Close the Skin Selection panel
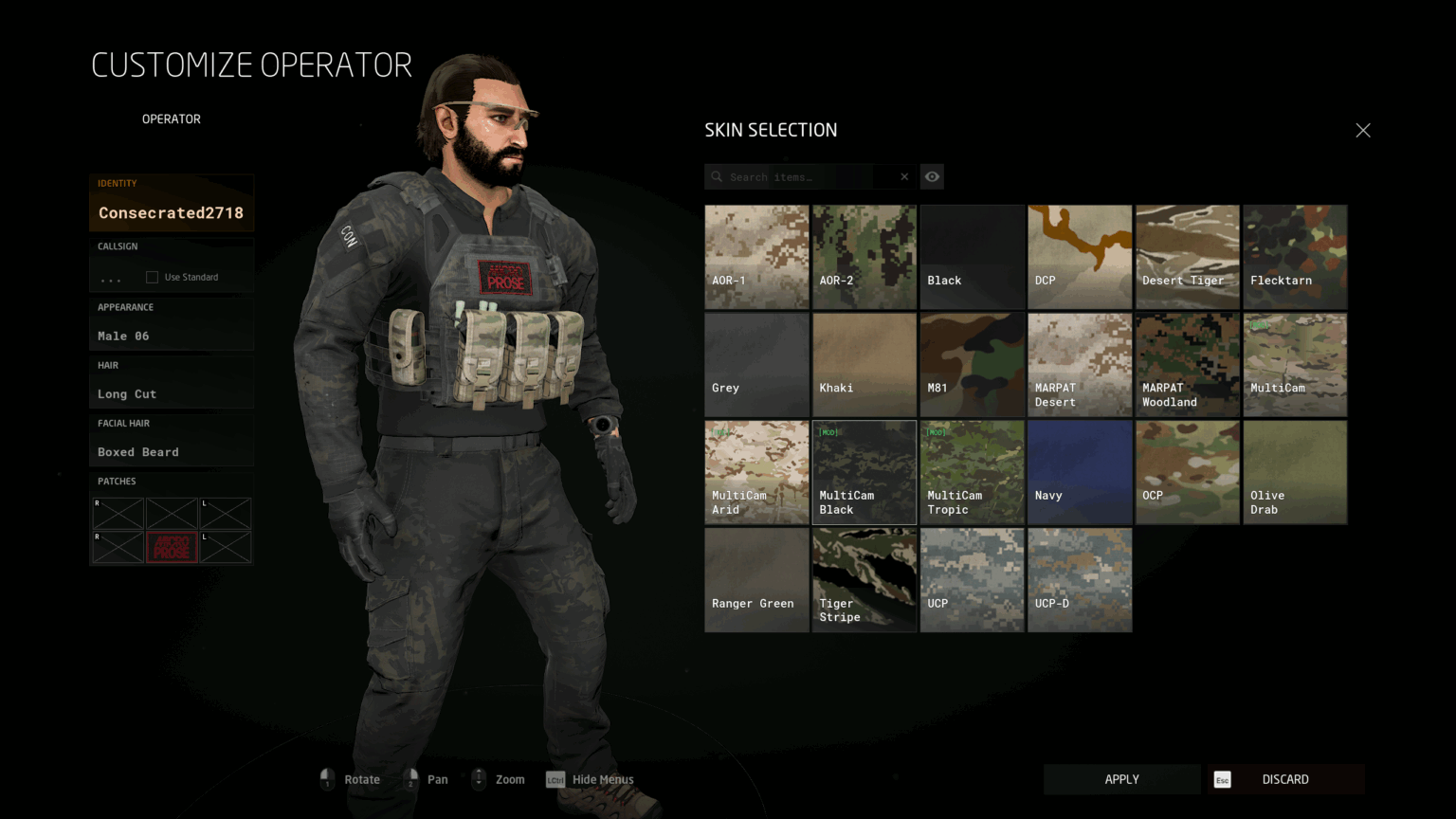1456x819 pixels. (1363, 131)
